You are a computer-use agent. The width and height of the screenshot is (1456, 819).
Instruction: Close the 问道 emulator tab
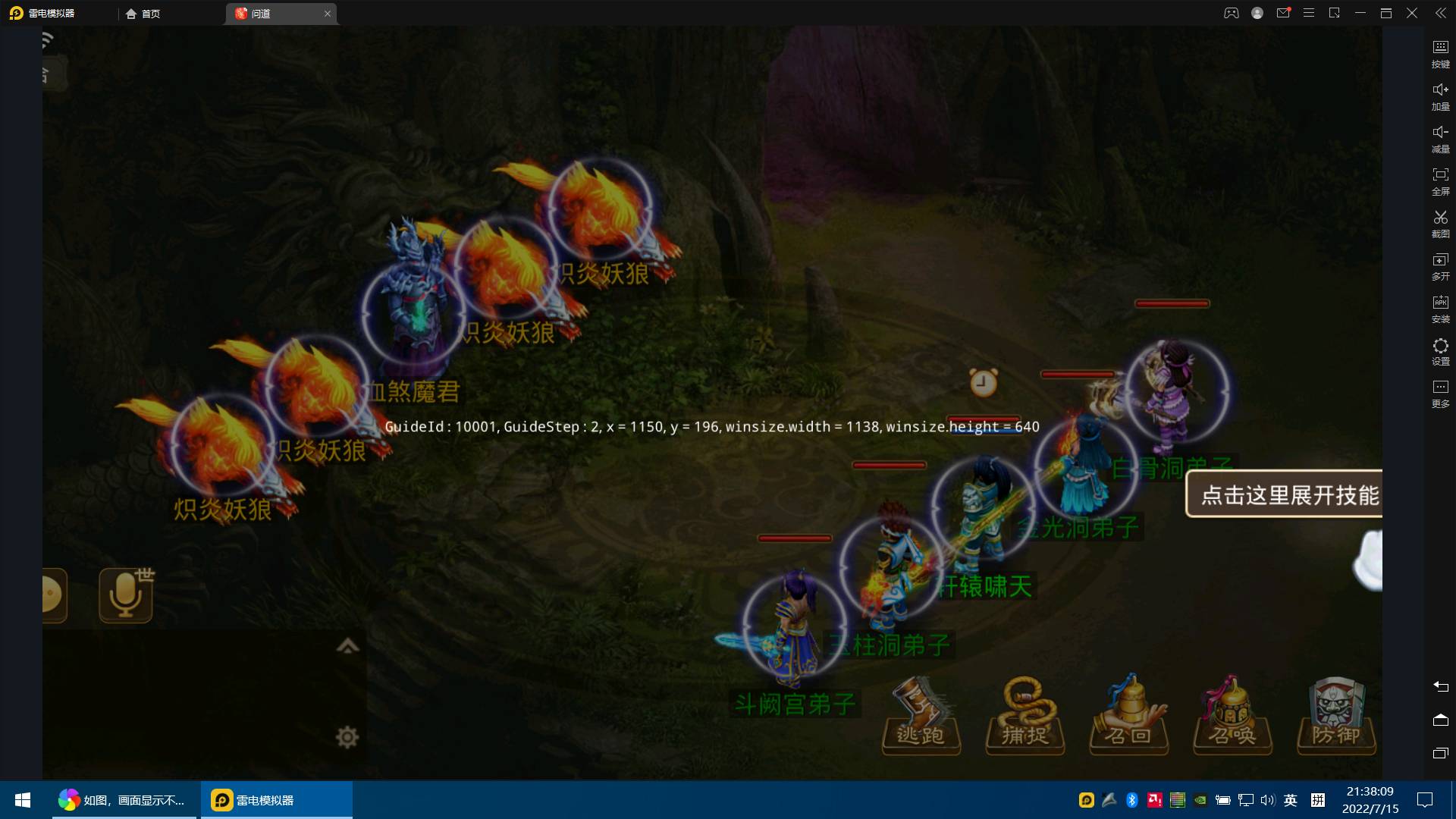(x=328, y=14)
